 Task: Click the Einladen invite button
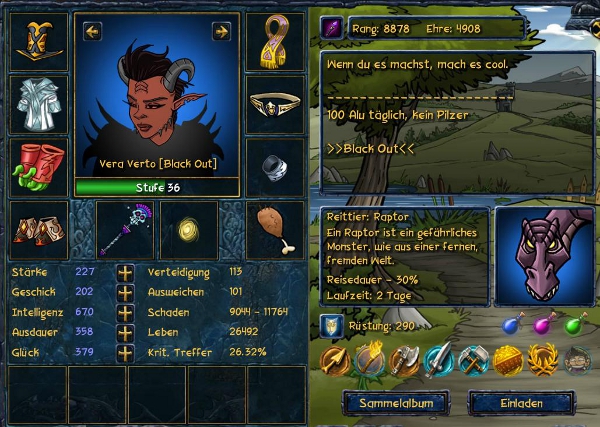point(521,402)
